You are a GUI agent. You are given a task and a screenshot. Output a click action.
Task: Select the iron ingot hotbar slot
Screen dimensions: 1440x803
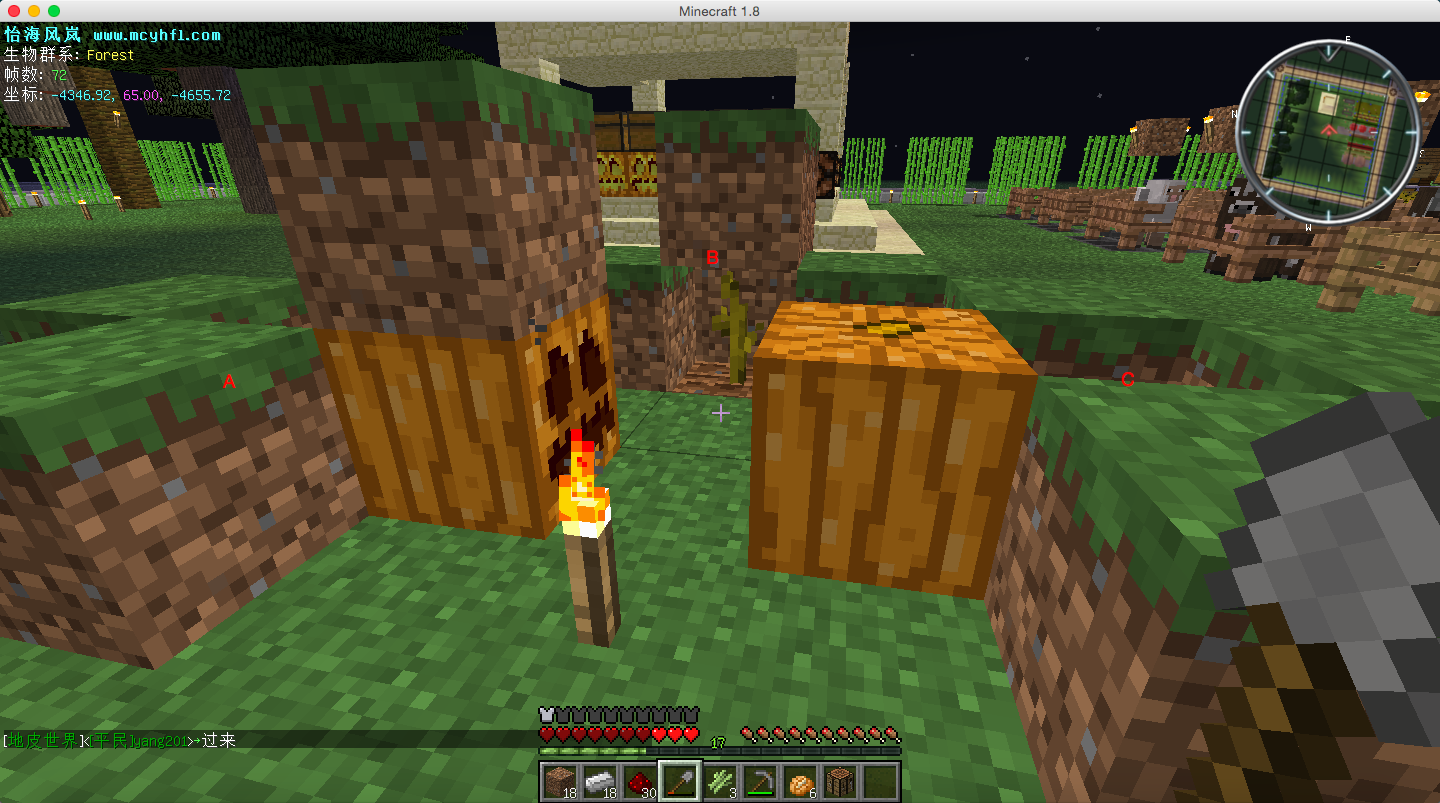coord(599,781)
